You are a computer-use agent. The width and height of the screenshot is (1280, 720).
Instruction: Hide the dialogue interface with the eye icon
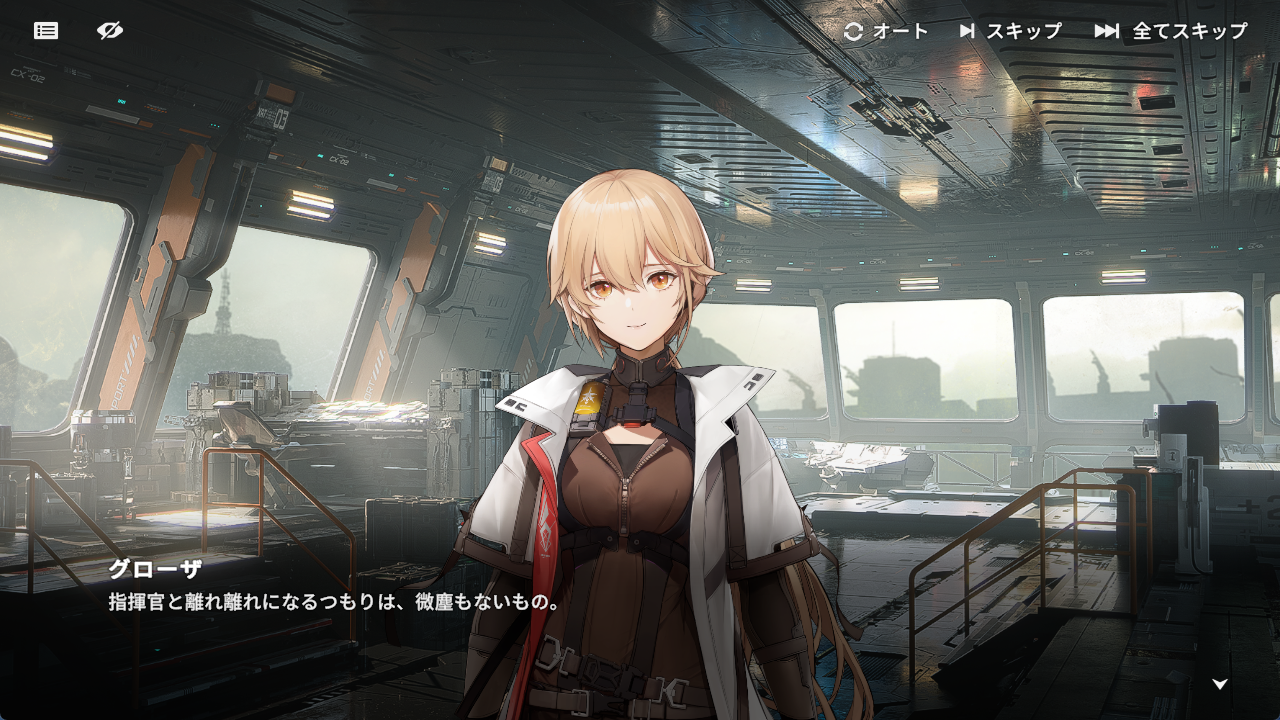110,31
